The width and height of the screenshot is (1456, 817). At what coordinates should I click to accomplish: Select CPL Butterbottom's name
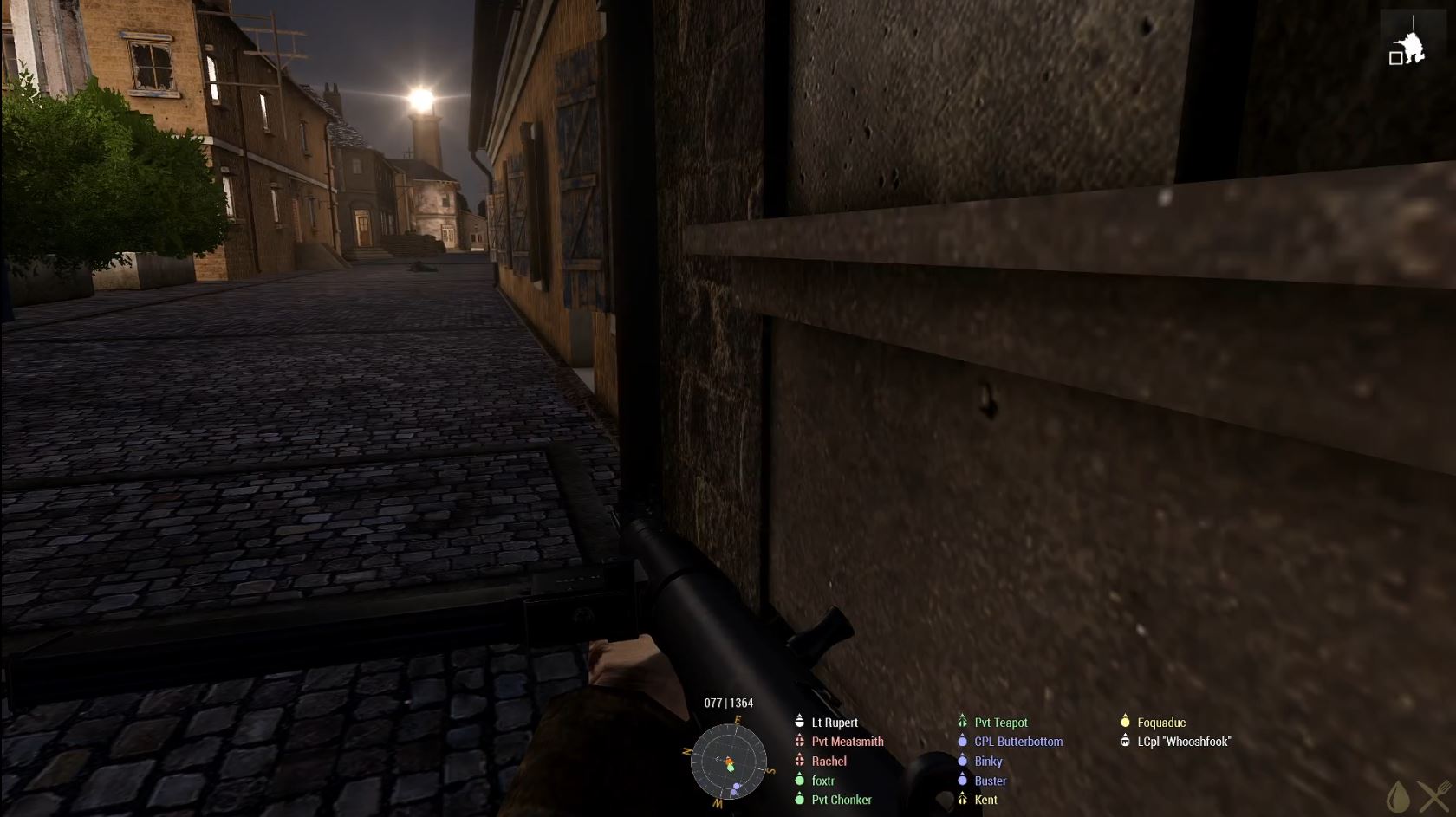pyautogui.click(x=1017, y=742)
